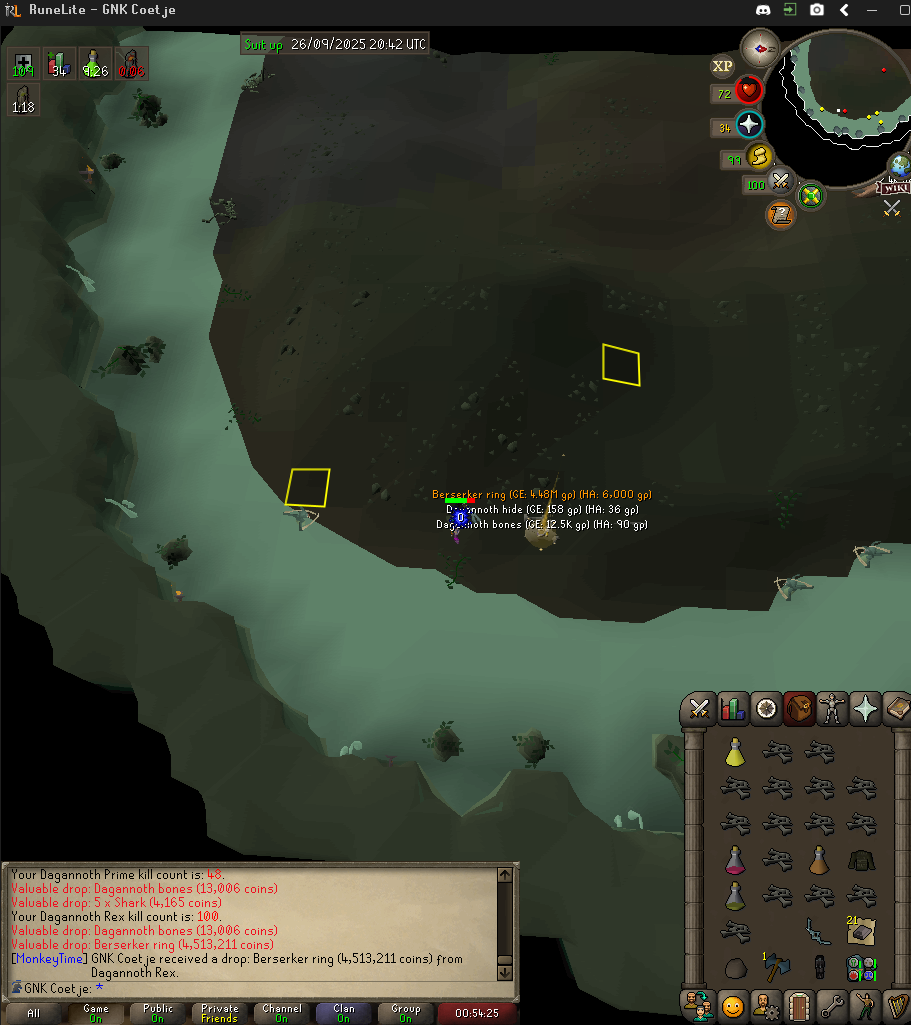Screen dimensions: 911x1025
Task: Select the yellow potion in inventory
Action: (735, 752)
